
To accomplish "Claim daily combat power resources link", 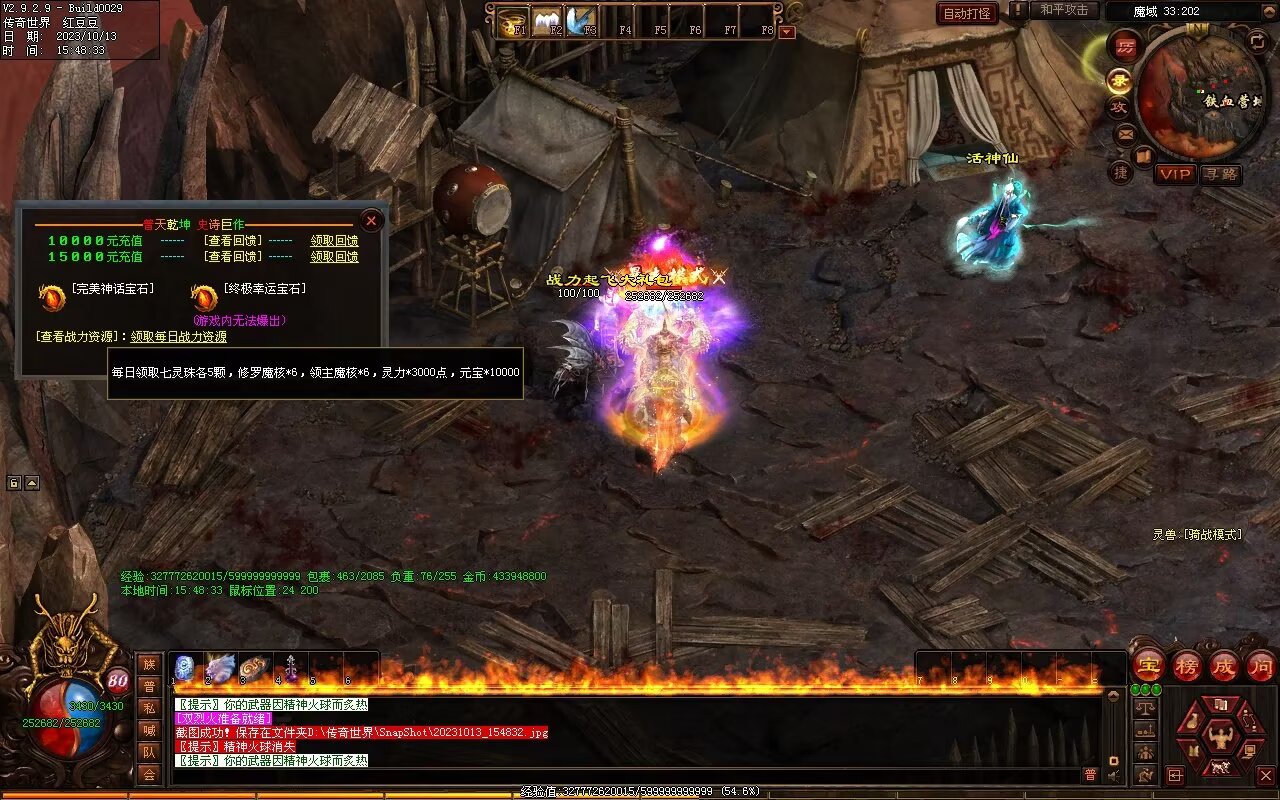I will point(178,337).
